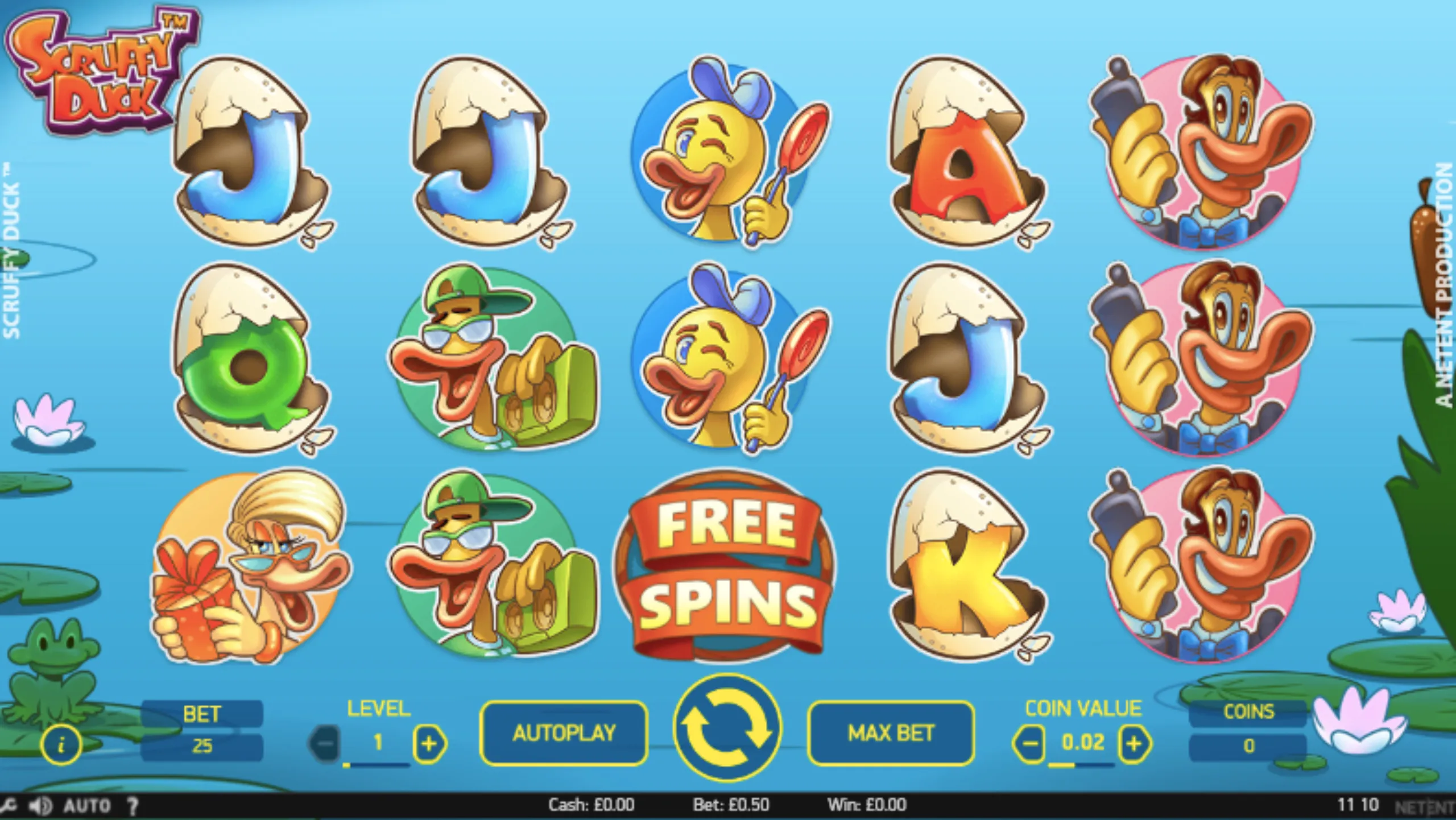Raise the coin value with plus

(1134, 743)
